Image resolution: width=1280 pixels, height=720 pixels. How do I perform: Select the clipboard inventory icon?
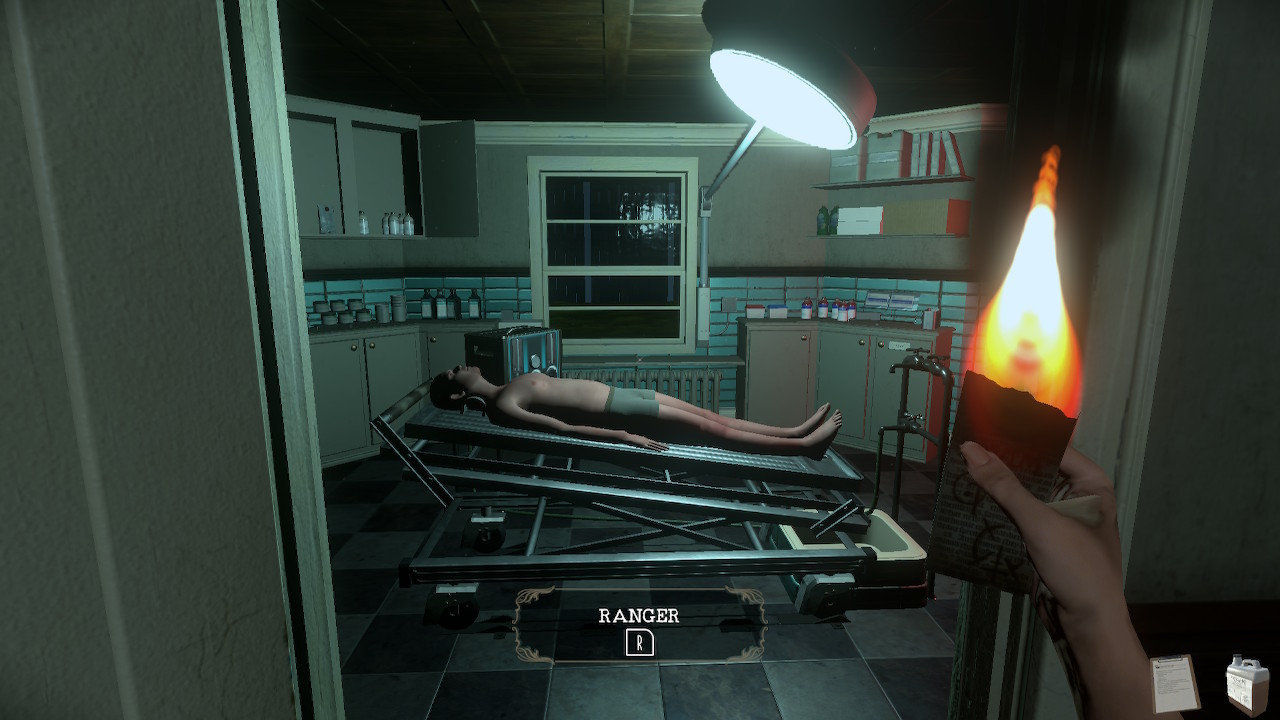coord(1175,682)
